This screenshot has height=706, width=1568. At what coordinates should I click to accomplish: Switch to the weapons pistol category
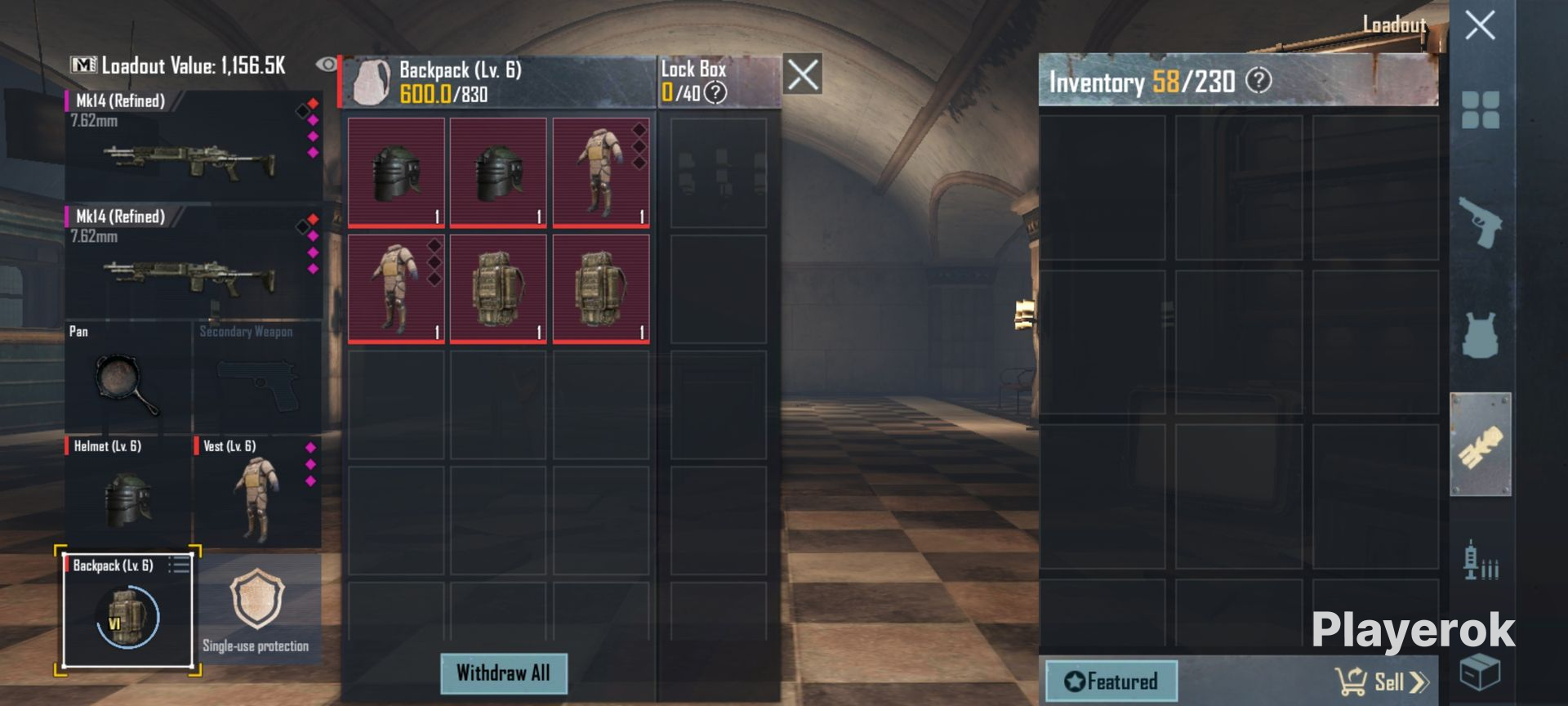pyautogui.click(x=1480, y=221)
